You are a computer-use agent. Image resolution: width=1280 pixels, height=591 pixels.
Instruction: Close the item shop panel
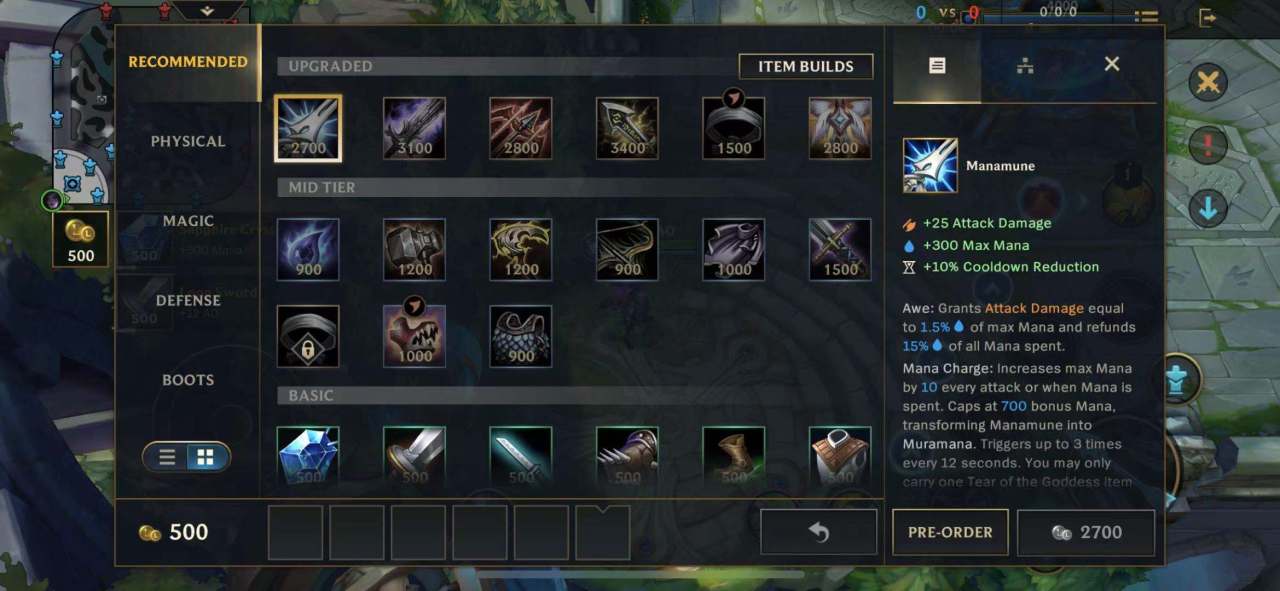click(x=1111, y=65)
